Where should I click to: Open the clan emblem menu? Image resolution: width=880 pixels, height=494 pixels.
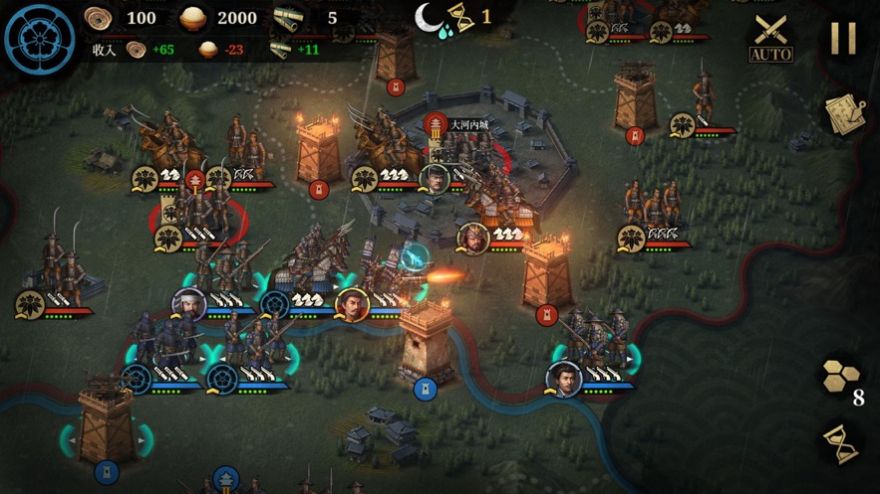(40, 40)
